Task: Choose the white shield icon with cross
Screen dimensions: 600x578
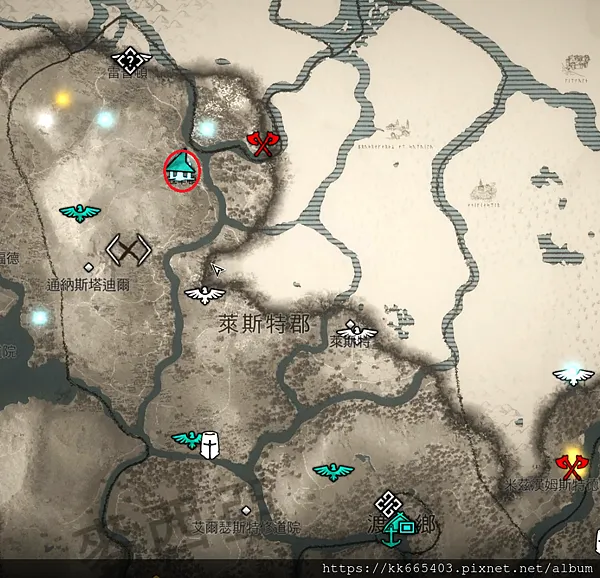Action: coord(210,444)
